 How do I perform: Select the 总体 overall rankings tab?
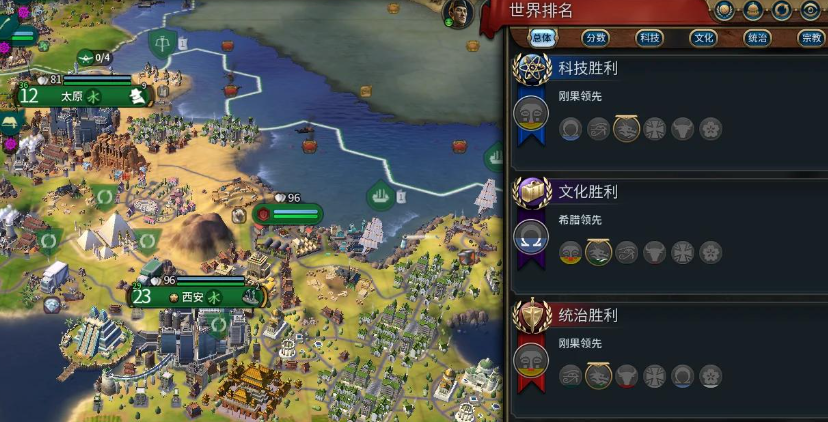tap(542, 38)
